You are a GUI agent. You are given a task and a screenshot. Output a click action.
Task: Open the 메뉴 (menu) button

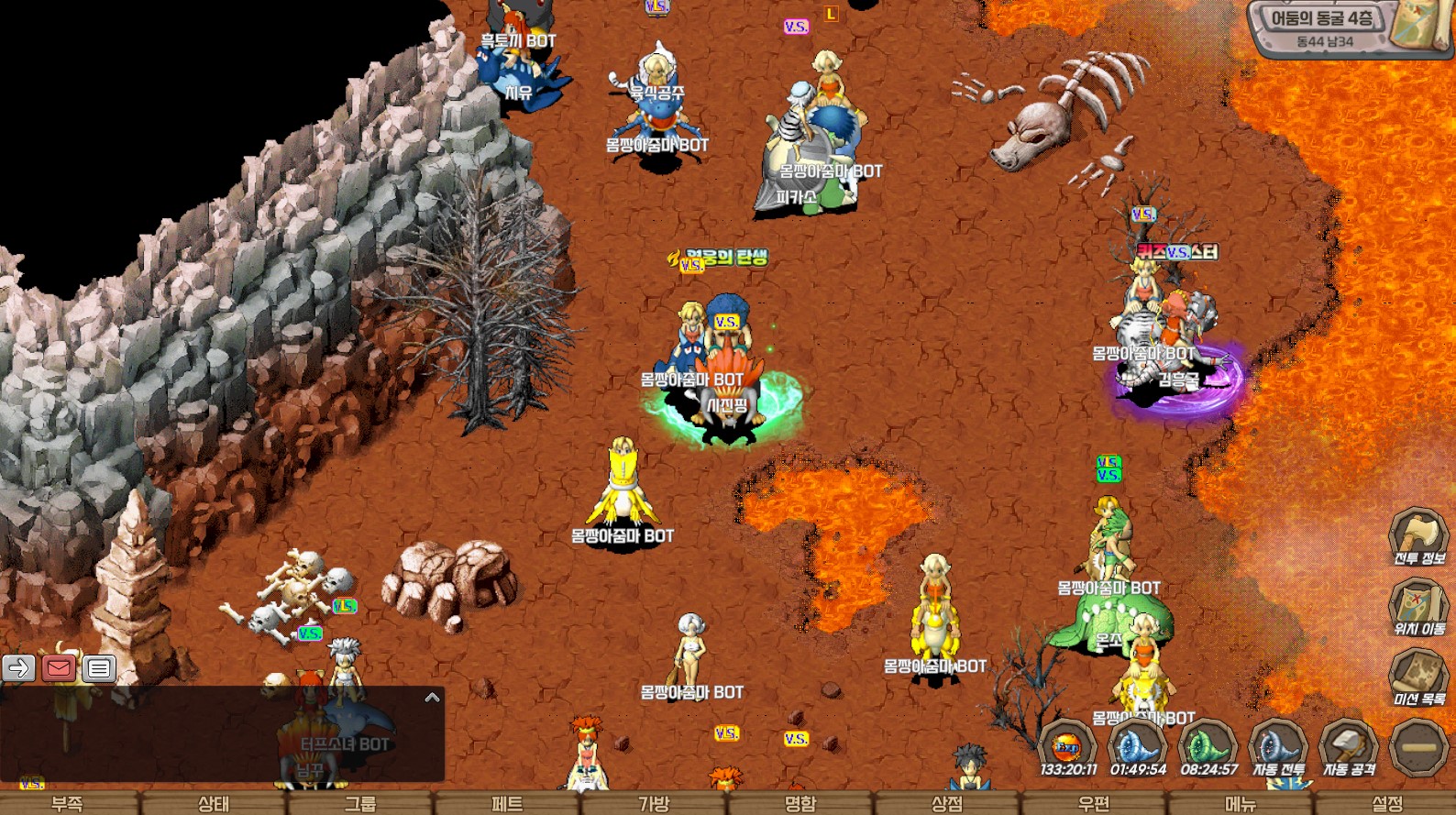[1241, 803]
